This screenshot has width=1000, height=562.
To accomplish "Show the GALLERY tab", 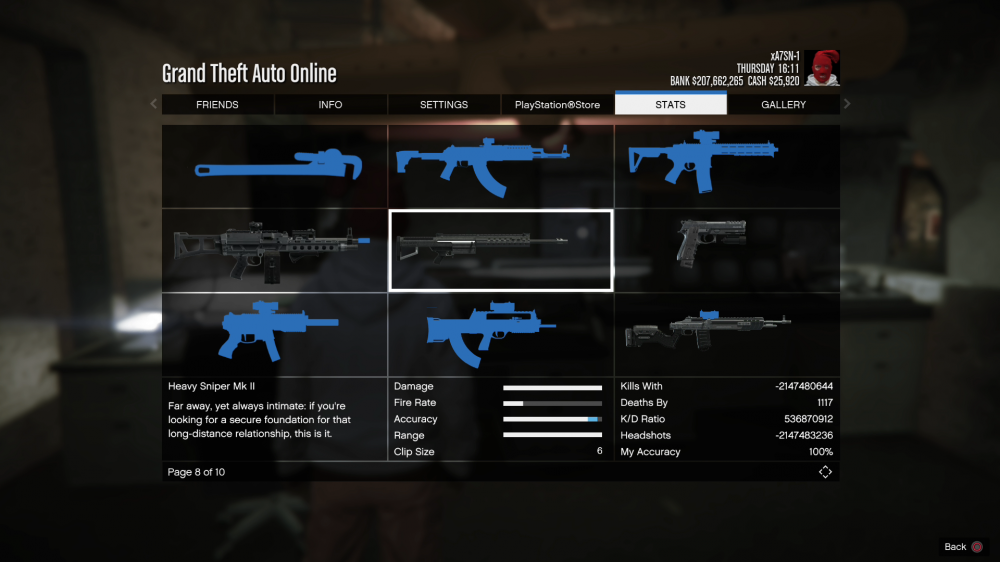I will [x=783, y=104].
